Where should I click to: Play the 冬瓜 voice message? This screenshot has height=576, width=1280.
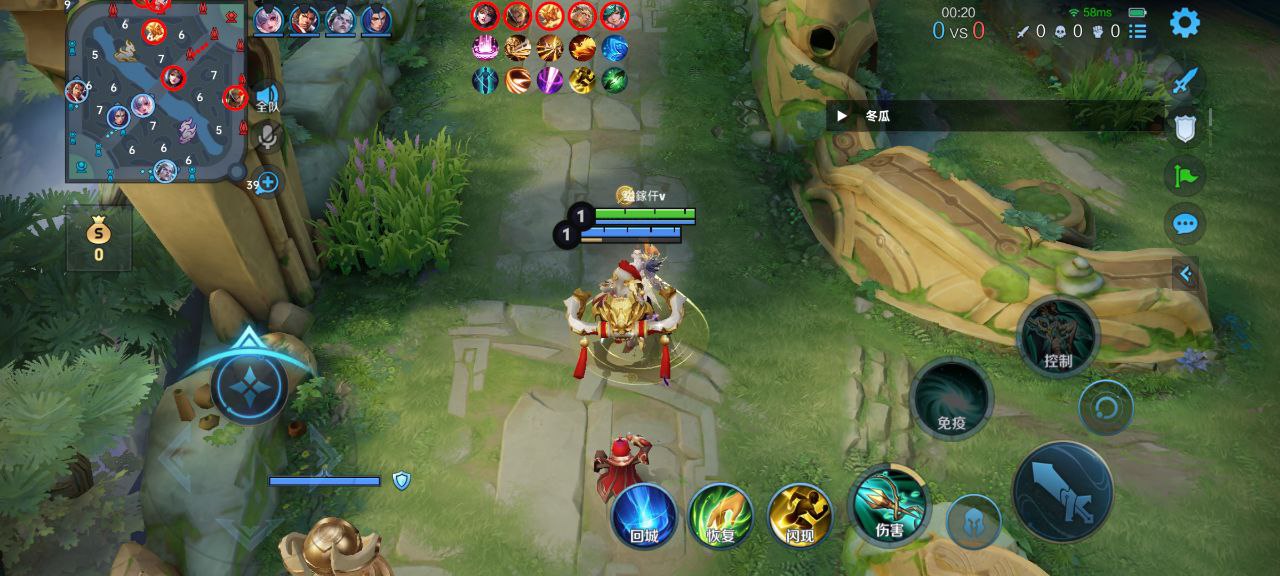coord(843,116)
